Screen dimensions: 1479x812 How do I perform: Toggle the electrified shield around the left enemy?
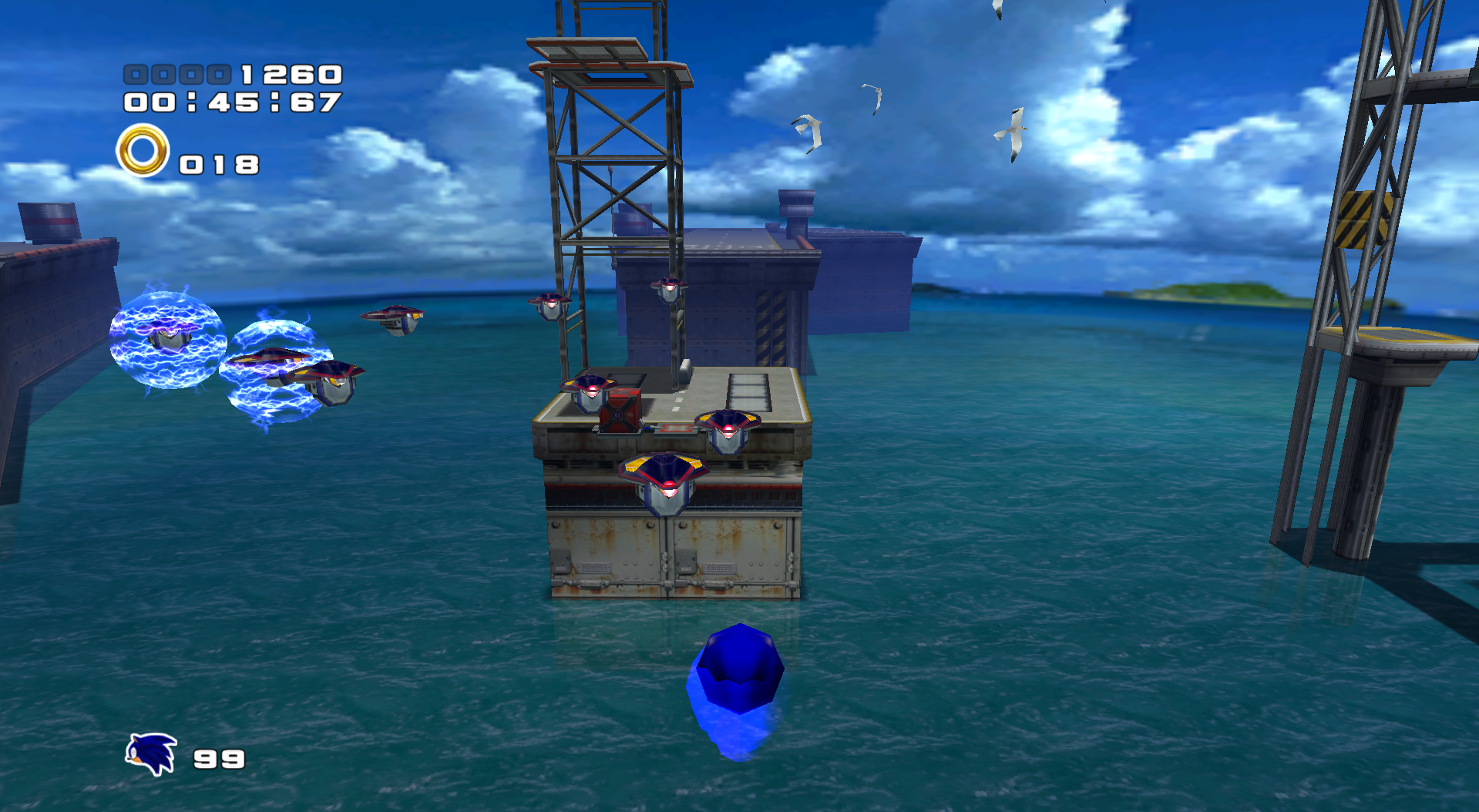(x=164, y=339)
